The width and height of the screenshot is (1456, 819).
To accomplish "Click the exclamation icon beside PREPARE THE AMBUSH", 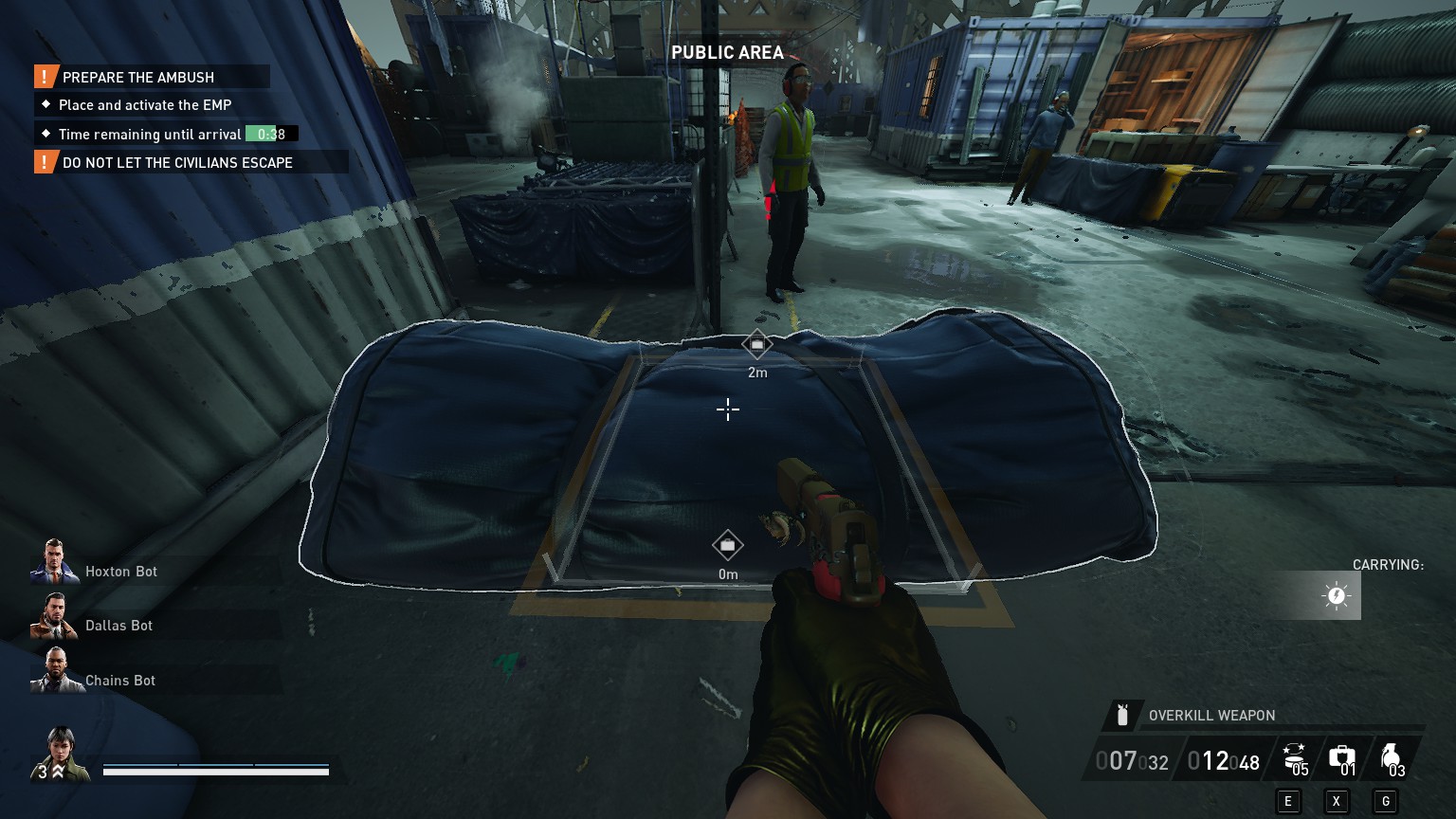I will point(42,77).
